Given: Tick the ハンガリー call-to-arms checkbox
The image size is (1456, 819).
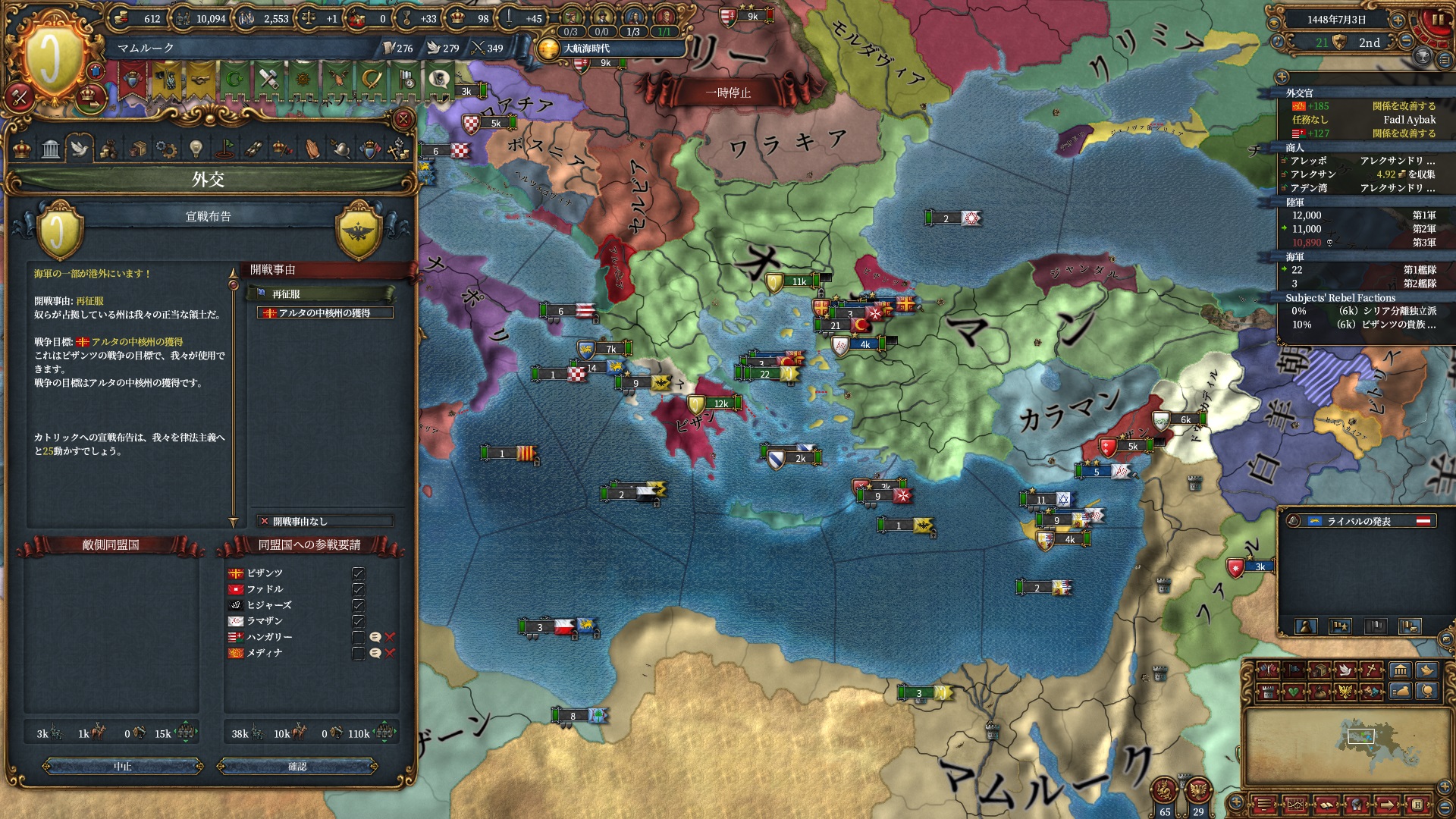Looking at the screenshot, I should coord(358,637).
